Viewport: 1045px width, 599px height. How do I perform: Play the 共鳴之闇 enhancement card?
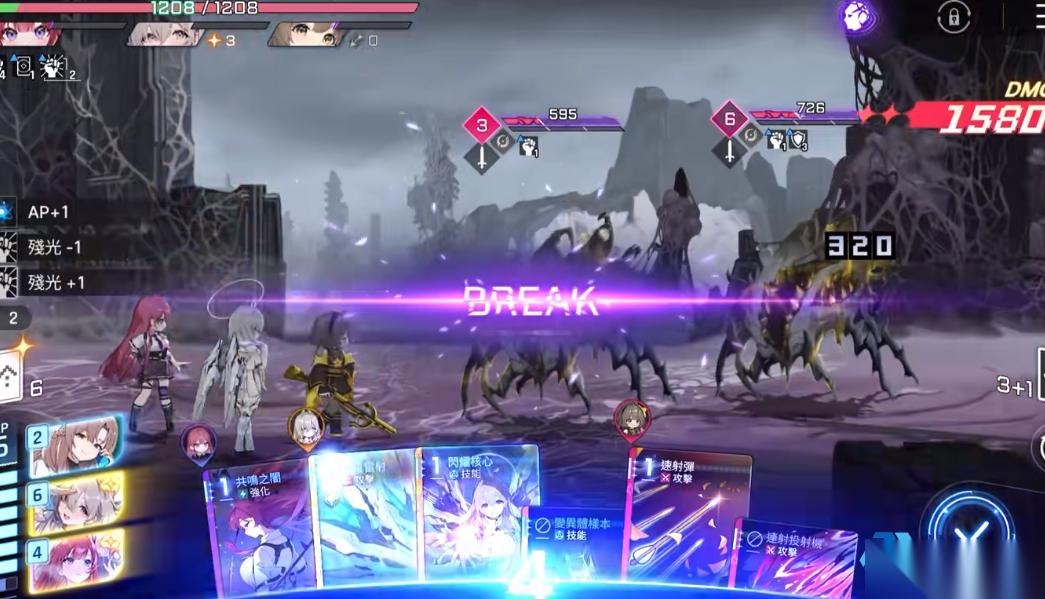click(258, 530)
